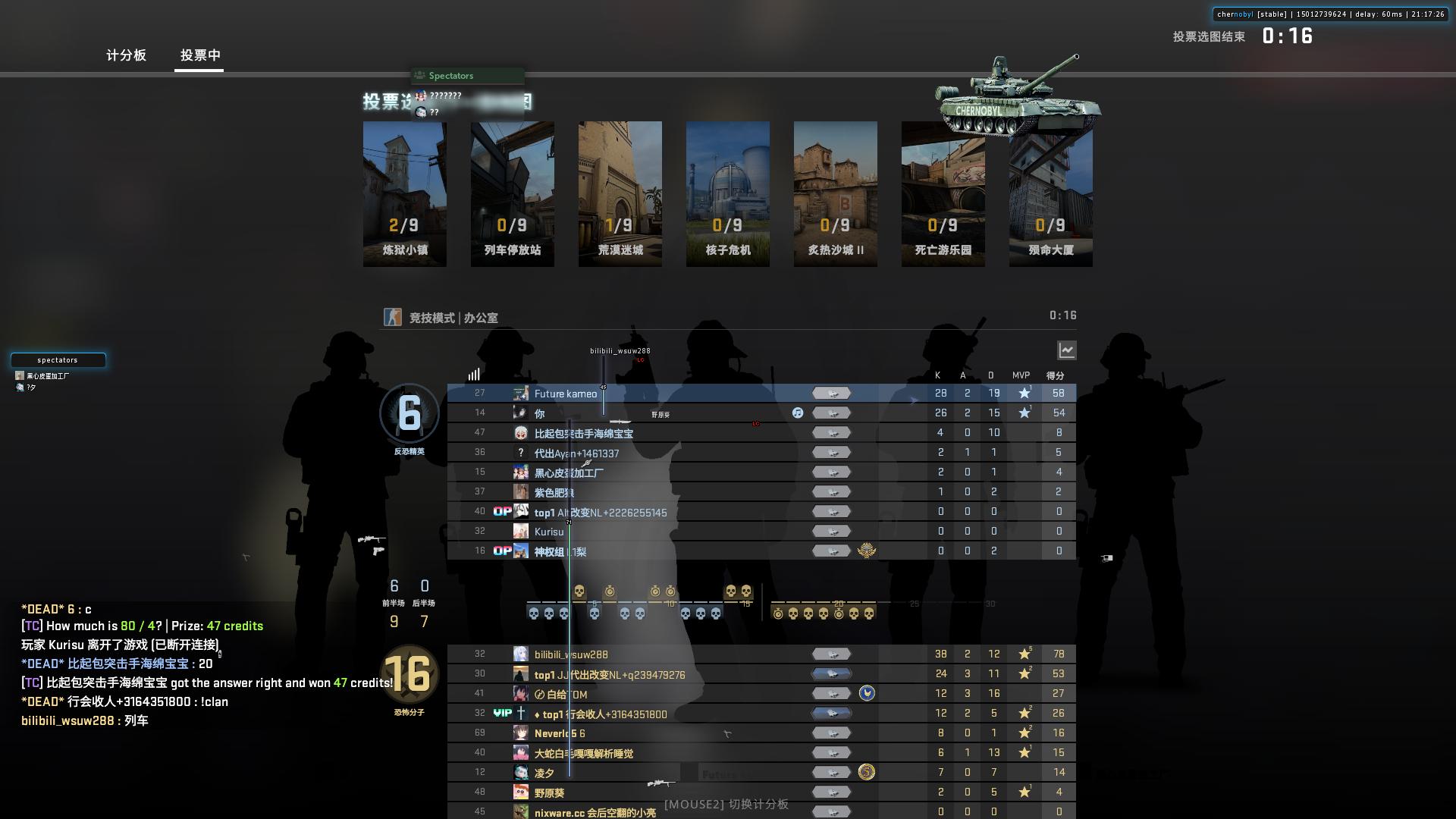
Task: Collapse the Spectators overlay panel
Action: coord(466,75)
